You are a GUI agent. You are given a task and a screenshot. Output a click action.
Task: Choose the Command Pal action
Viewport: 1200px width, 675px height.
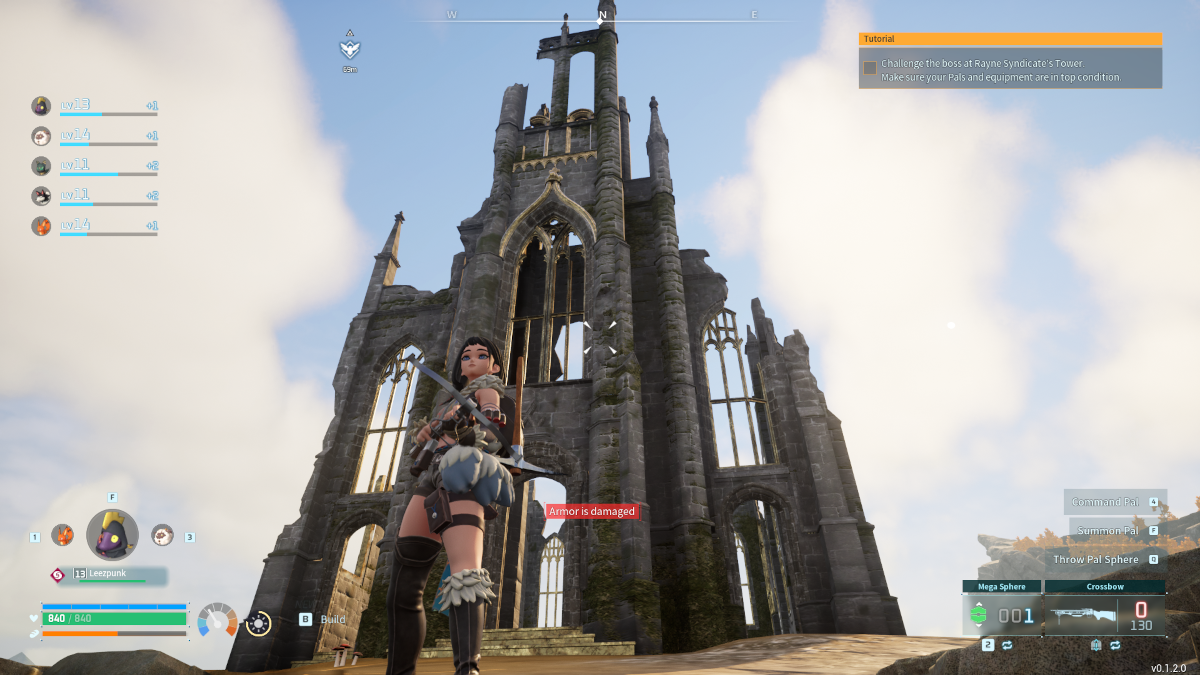(x=1105, y=502)
